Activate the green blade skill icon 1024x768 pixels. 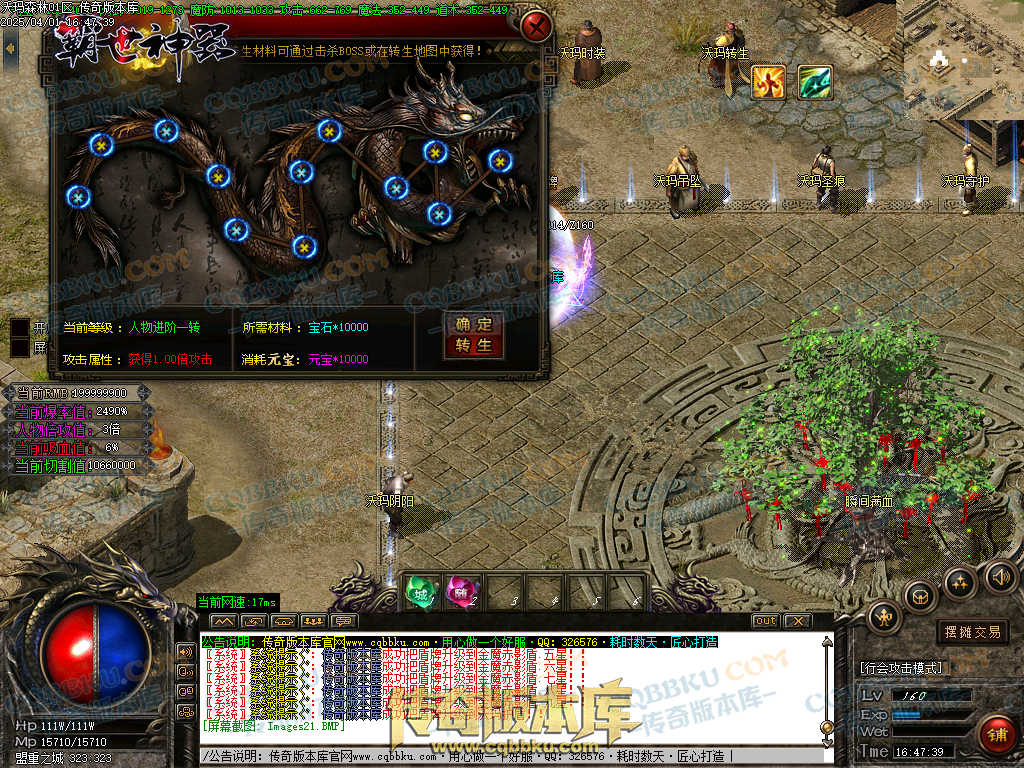pyautogui.click(x=815, y=82)
